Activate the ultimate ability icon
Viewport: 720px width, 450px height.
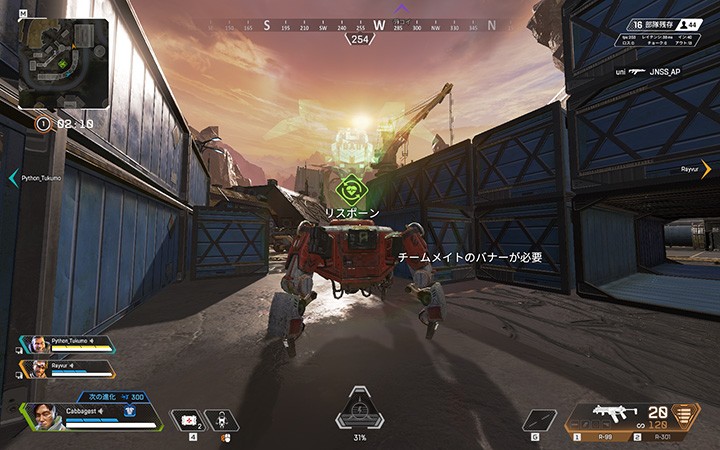[x=359, y=411]
